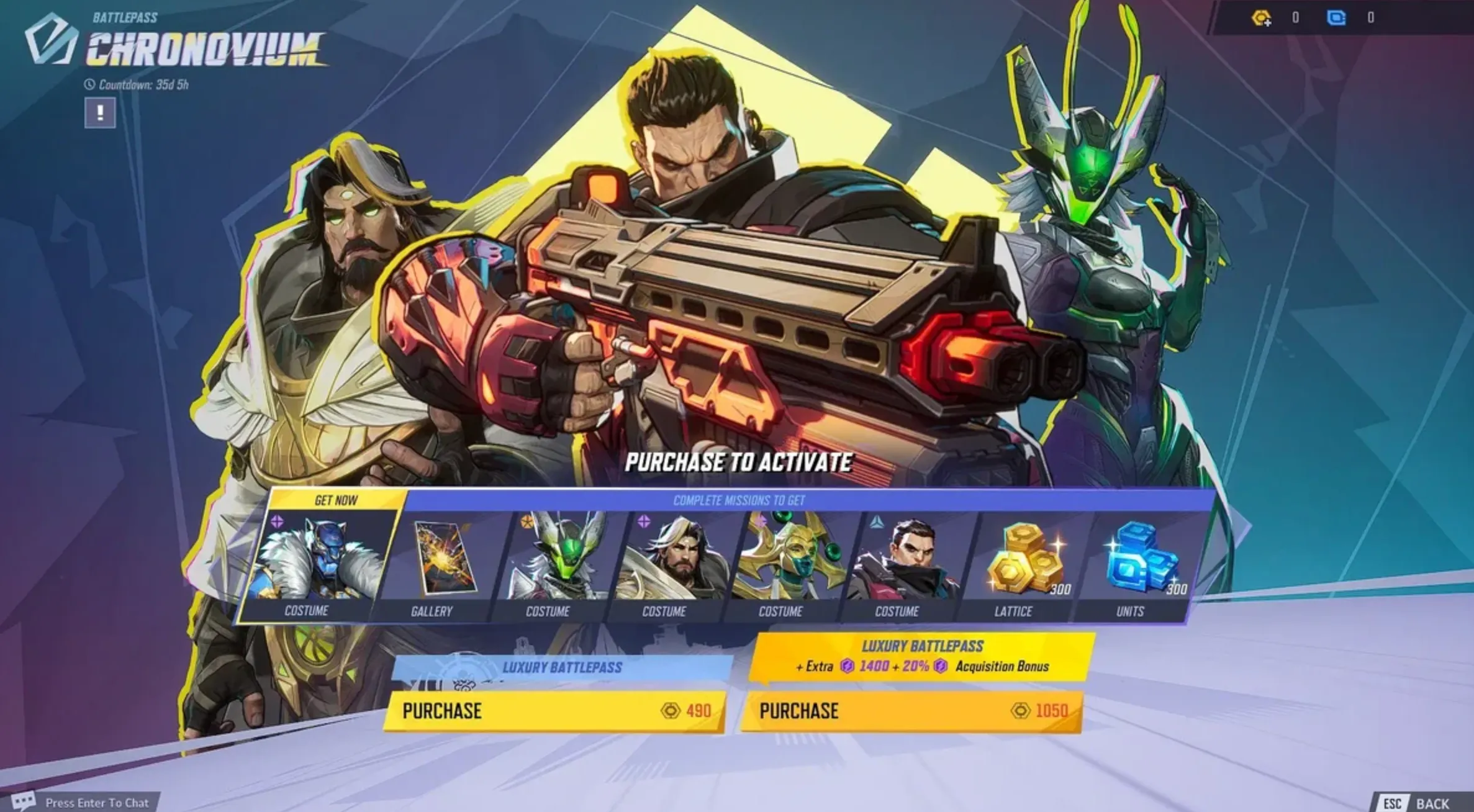Screen dimensions: 1474x812
Task: Select the blue wolf costume thumbnail
Action: pos(318,556)
